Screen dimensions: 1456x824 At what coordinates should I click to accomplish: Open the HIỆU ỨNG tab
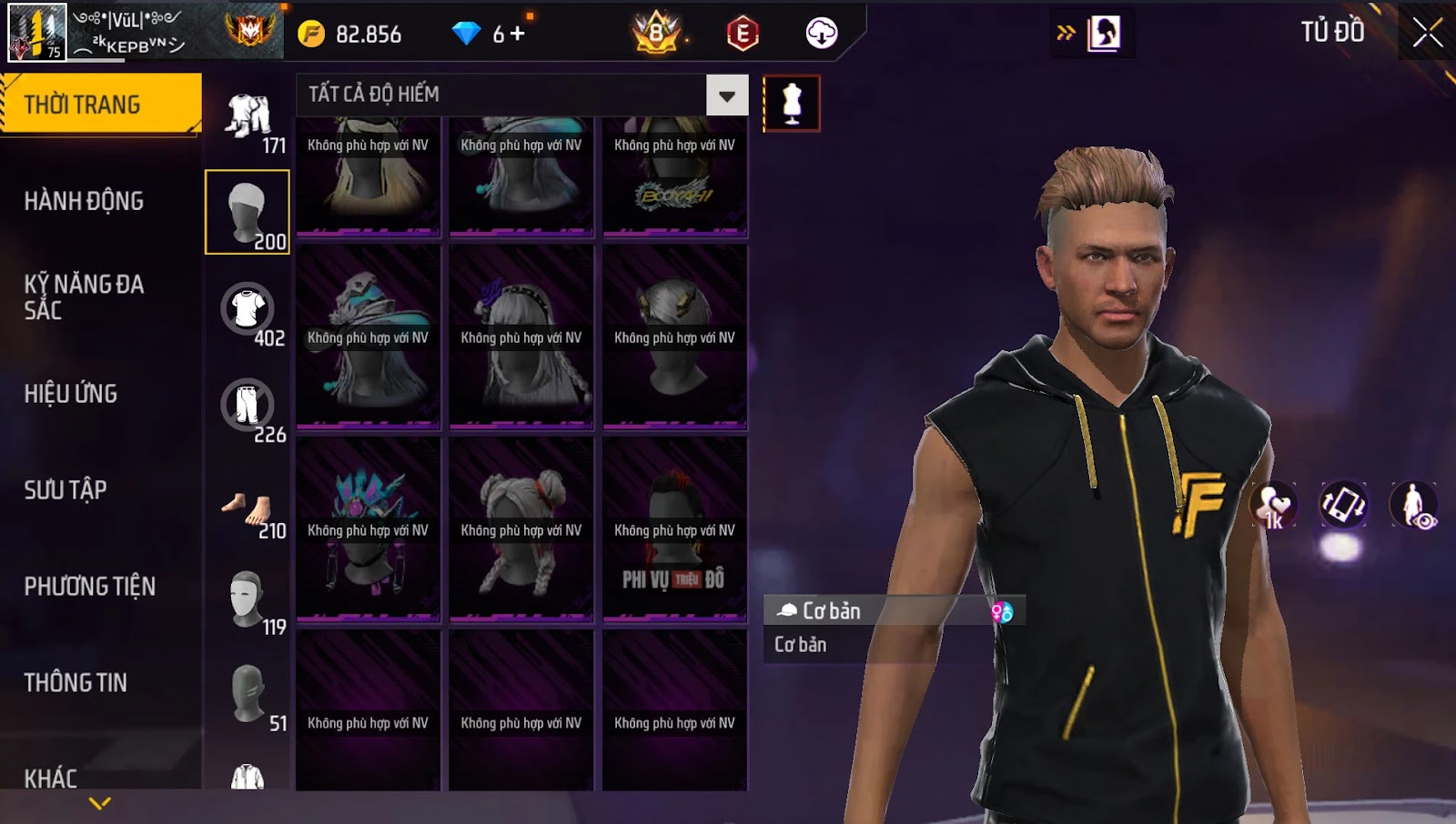point(71,394)
